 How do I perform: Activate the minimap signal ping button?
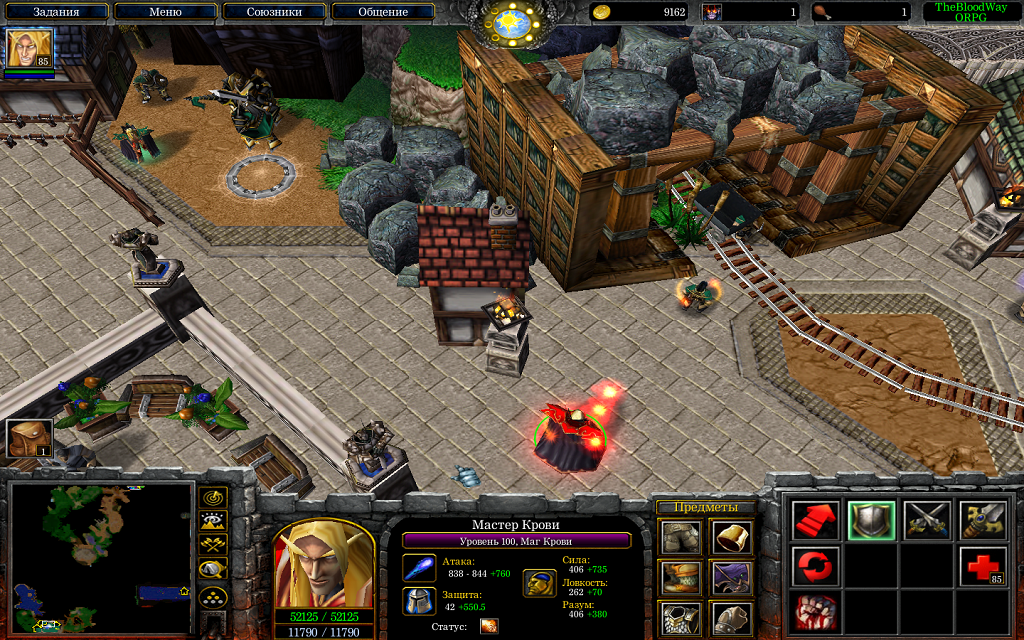214,497
